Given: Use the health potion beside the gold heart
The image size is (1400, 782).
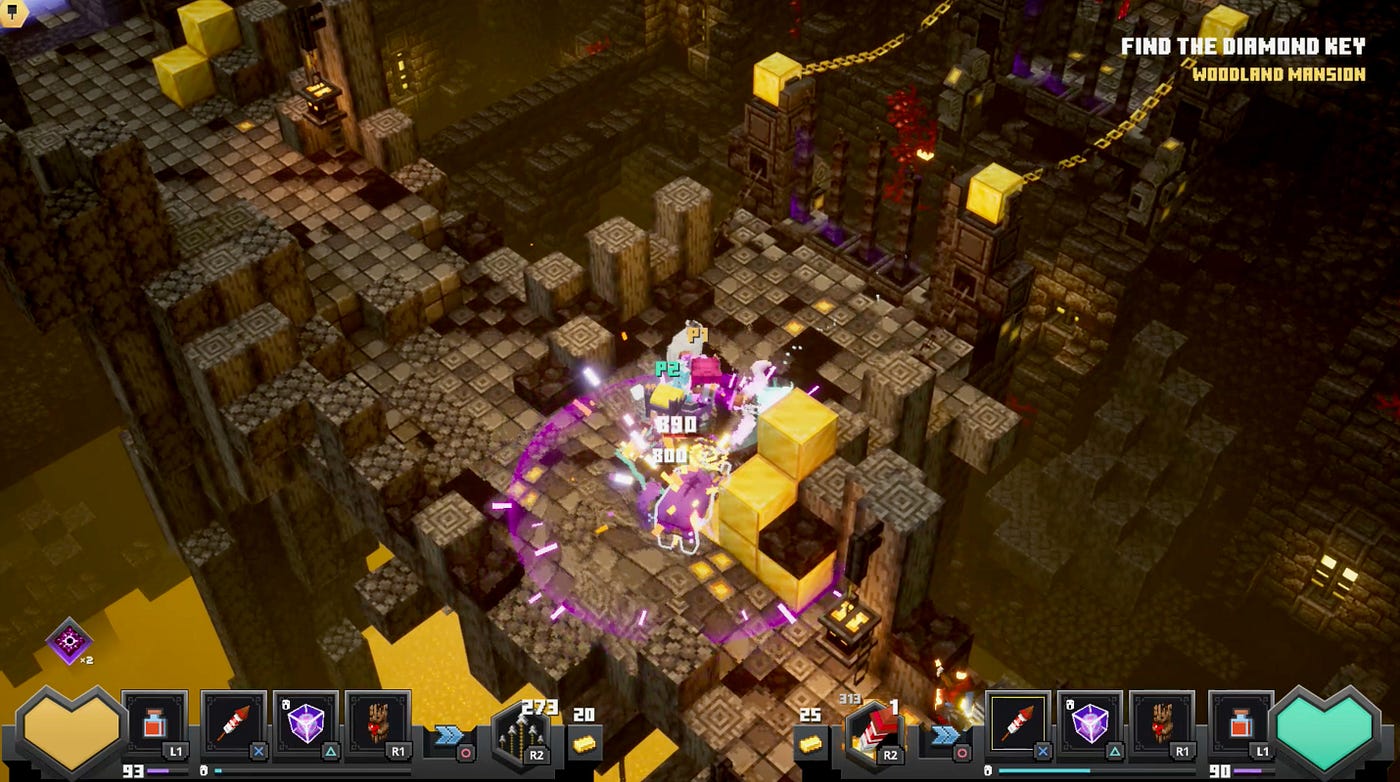Looking at the screenshot, I should 155,723.
